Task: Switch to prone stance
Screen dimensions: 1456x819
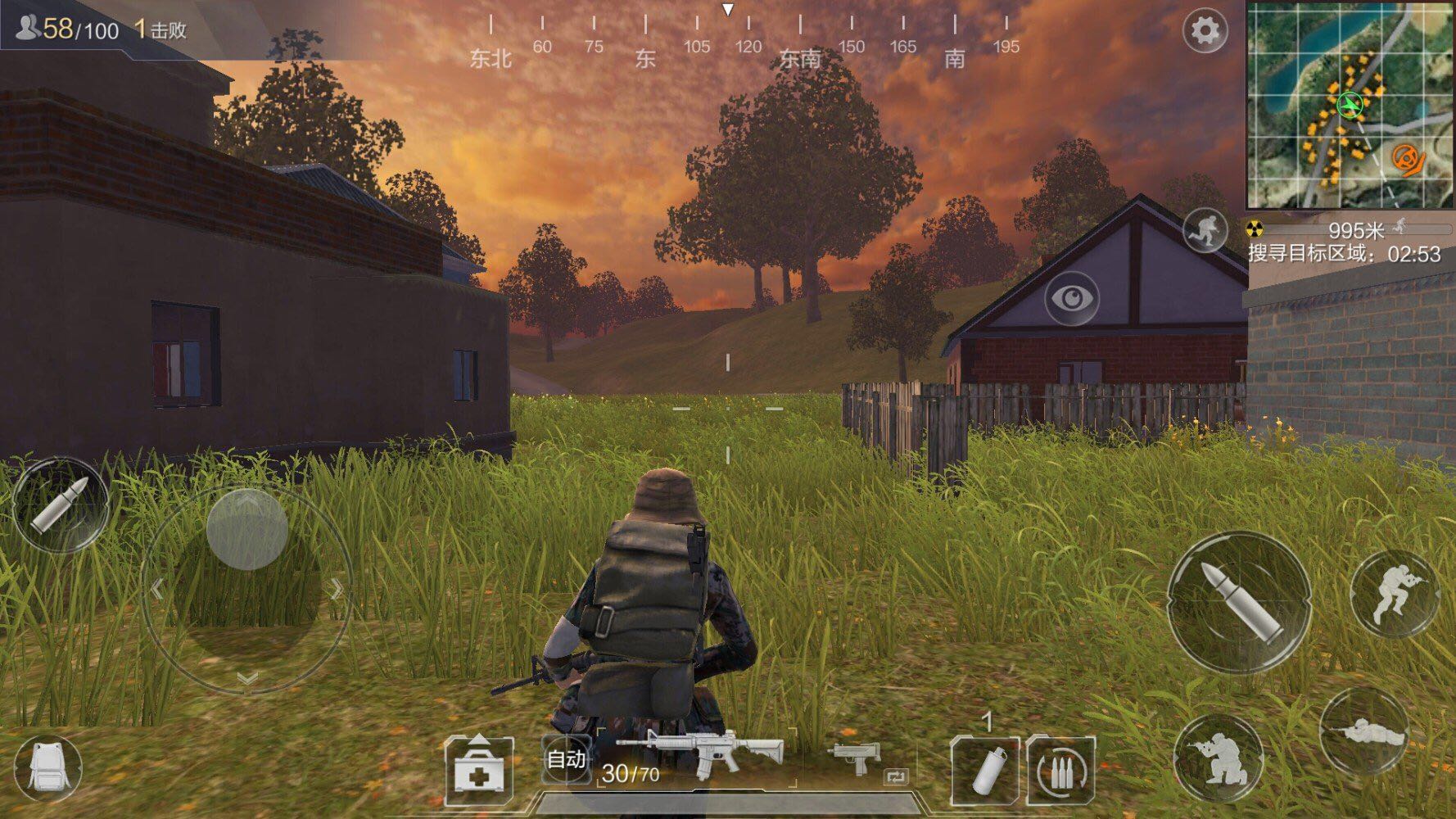Action: tap(1363, 731)
